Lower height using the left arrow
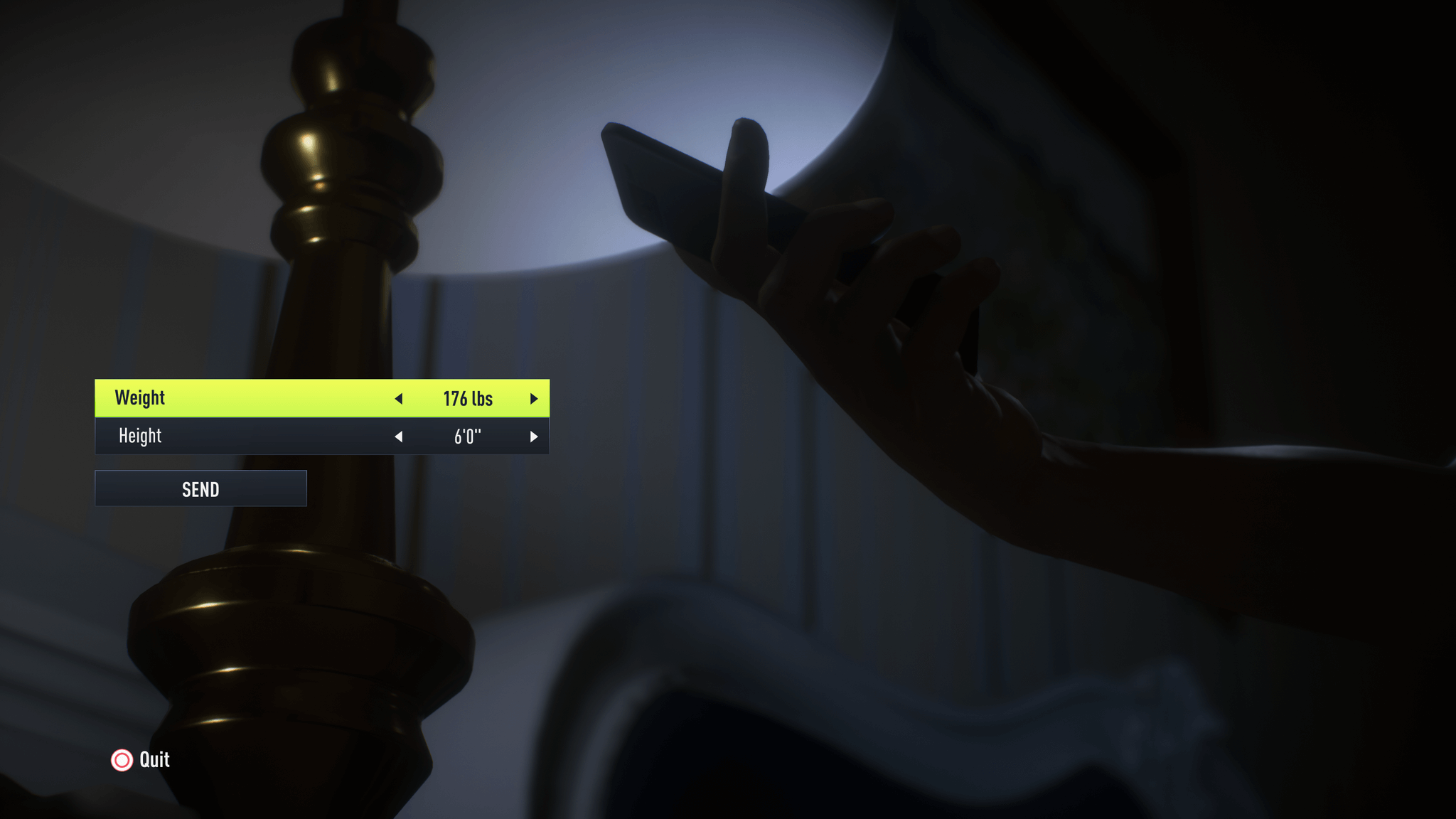 pos(399,437)
